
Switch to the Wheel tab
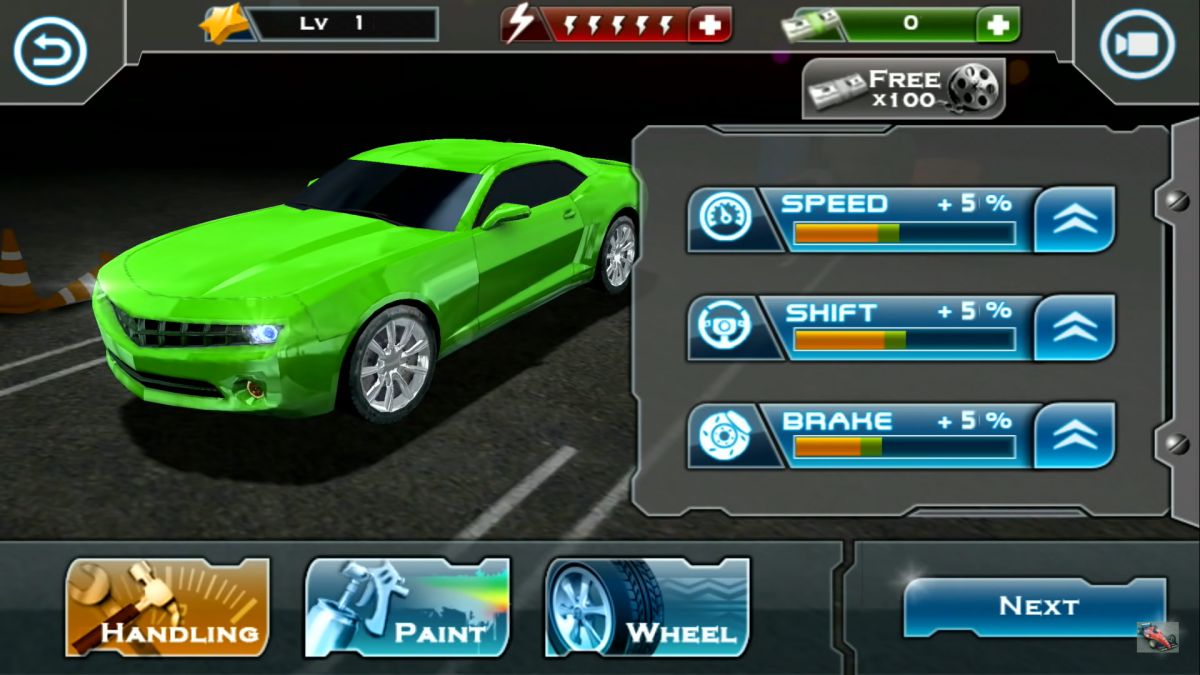point(647,607)
